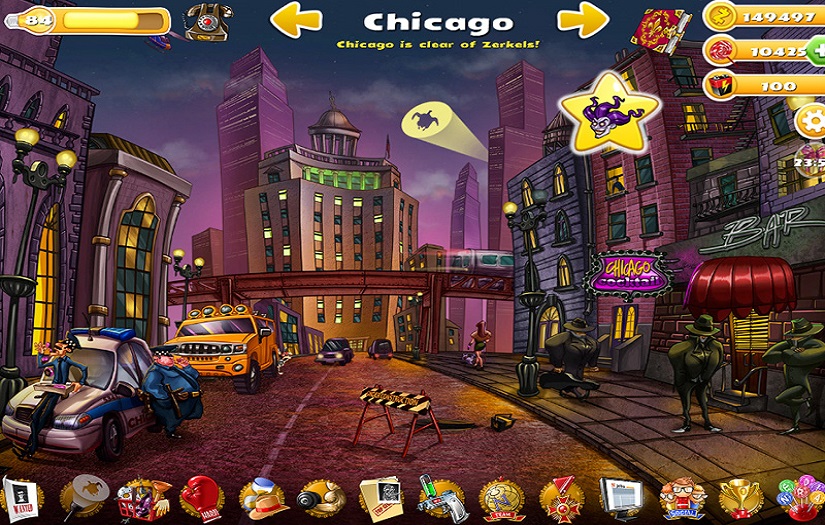This screenshot has width=825, height=525.
Task: Select the ray gun weapon icon
Action: click(438, 497)
